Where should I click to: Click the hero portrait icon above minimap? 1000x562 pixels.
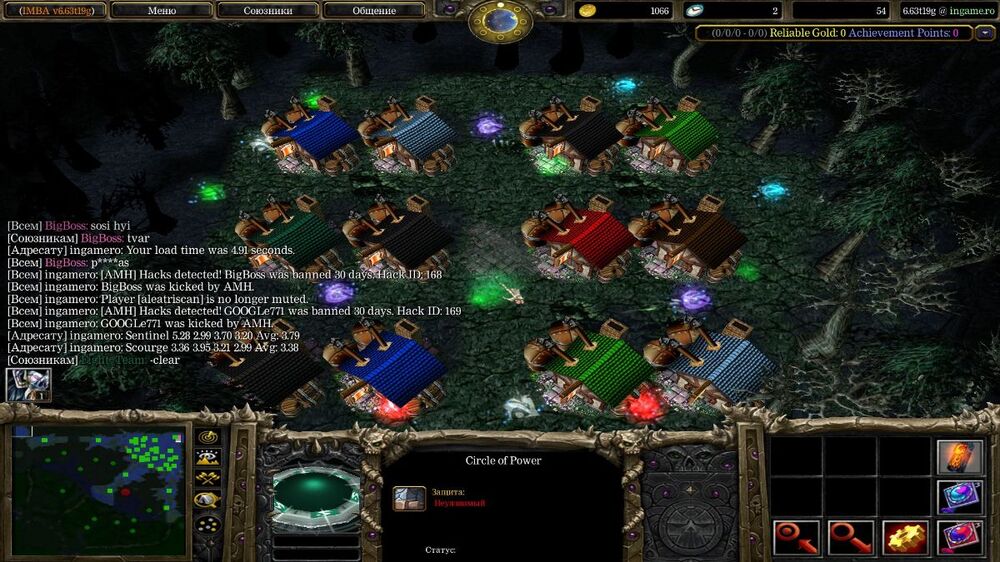[x=28, y=385]
